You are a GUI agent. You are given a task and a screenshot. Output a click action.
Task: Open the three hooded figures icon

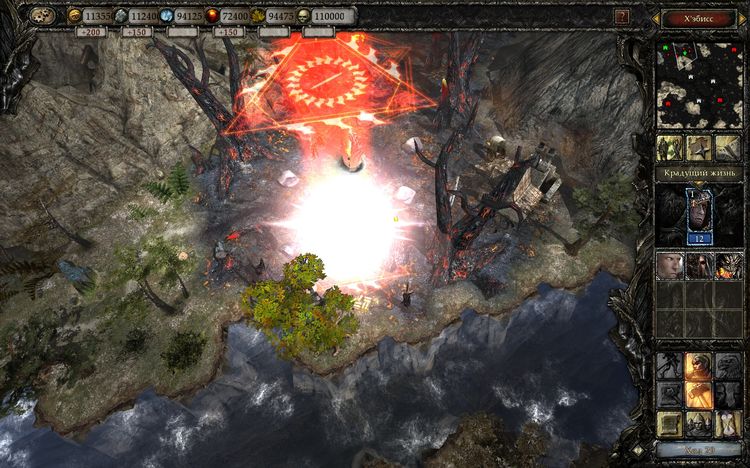[x=698, y=422]
